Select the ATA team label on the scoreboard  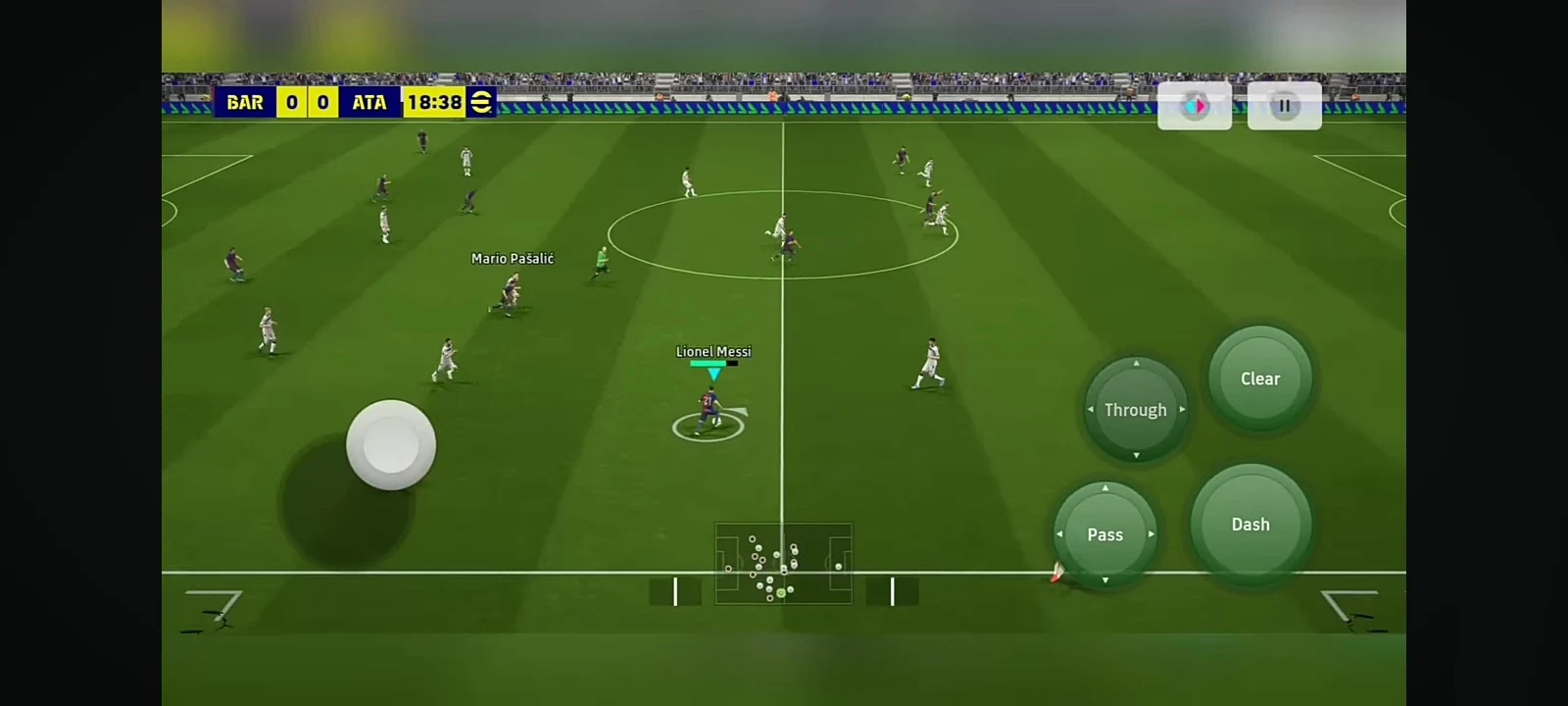(x=370, y=102)
